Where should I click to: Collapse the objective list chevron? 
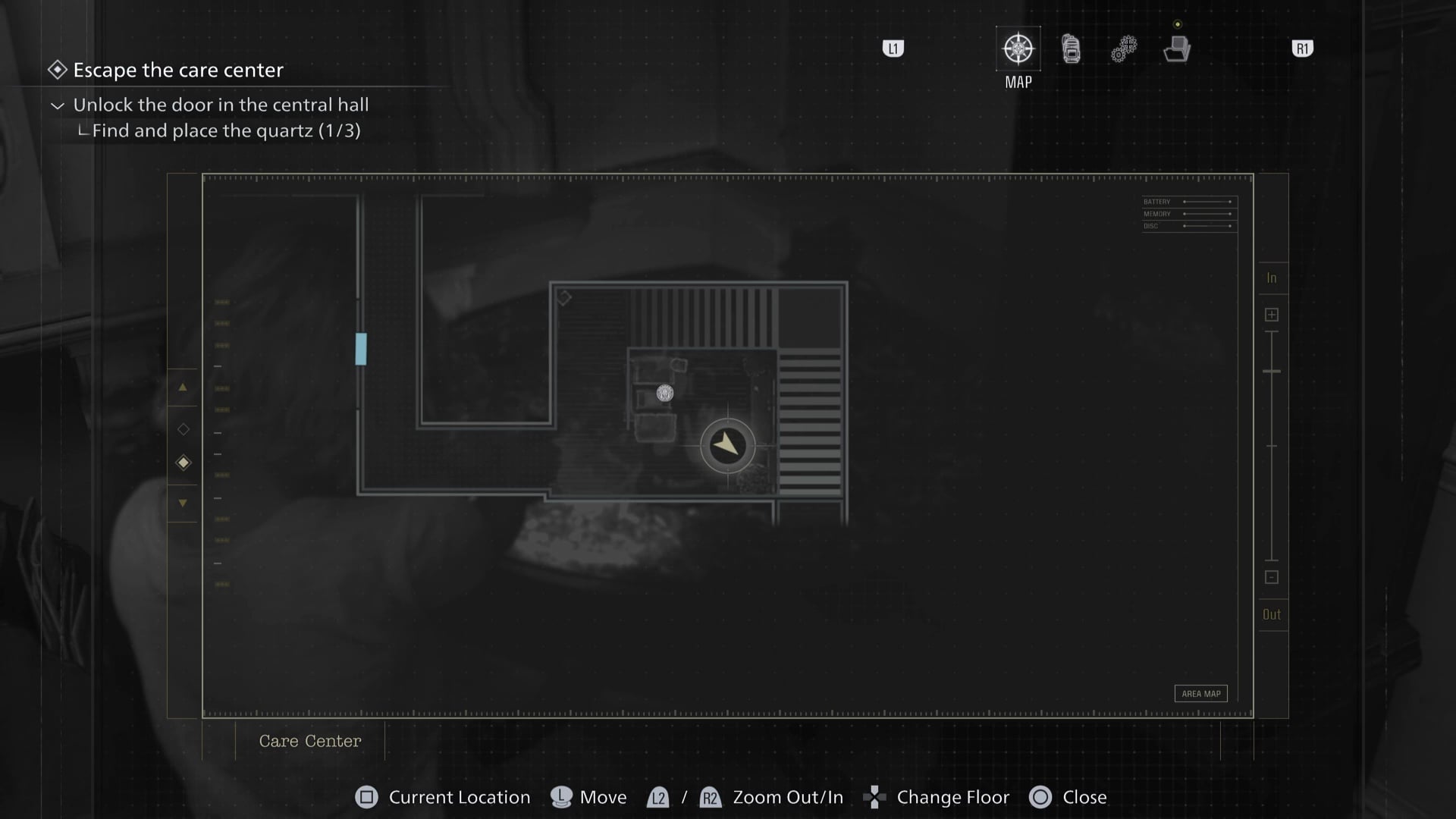[58, 105]
